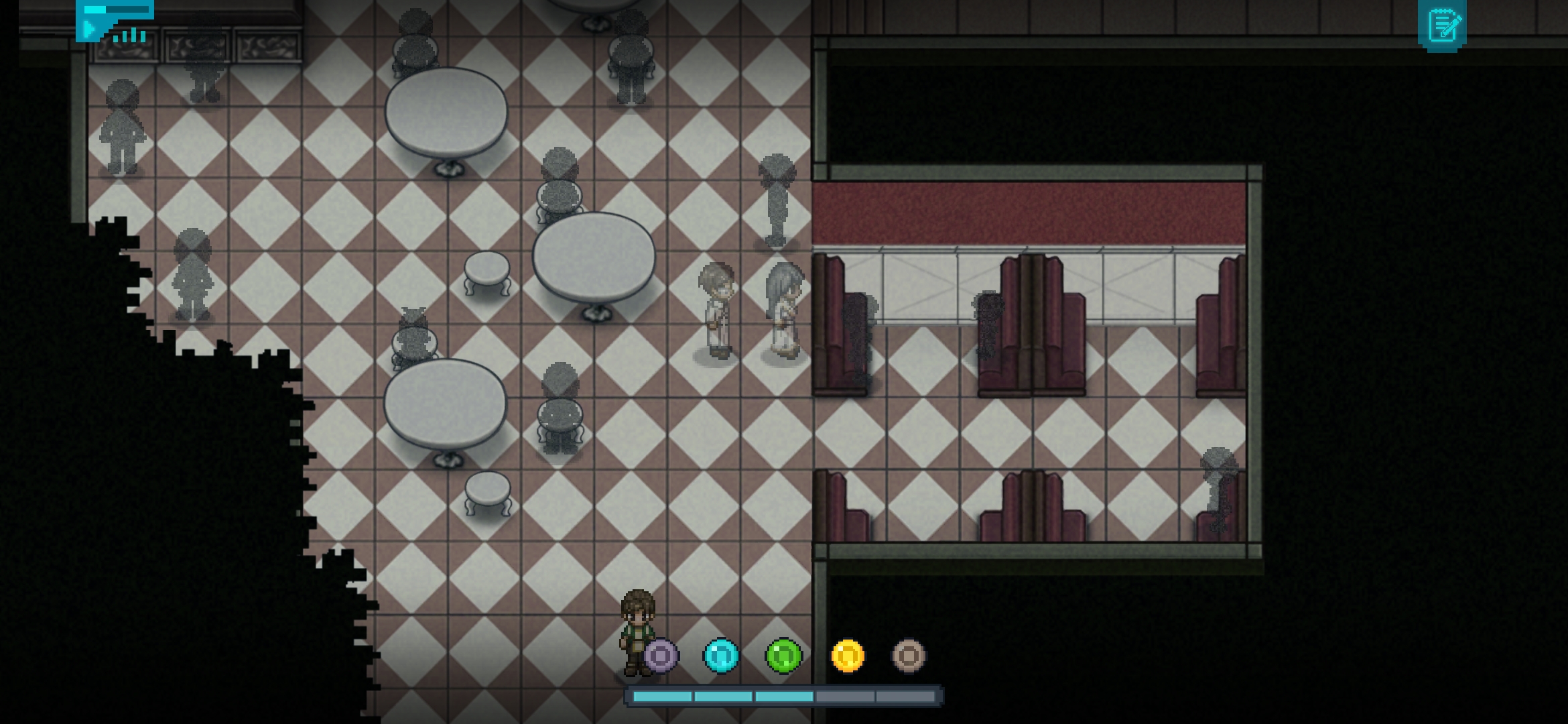1568x724 pixels.
Task: Open the notes journal icon
Action: pyautogui.click(x=1442, y=25)
